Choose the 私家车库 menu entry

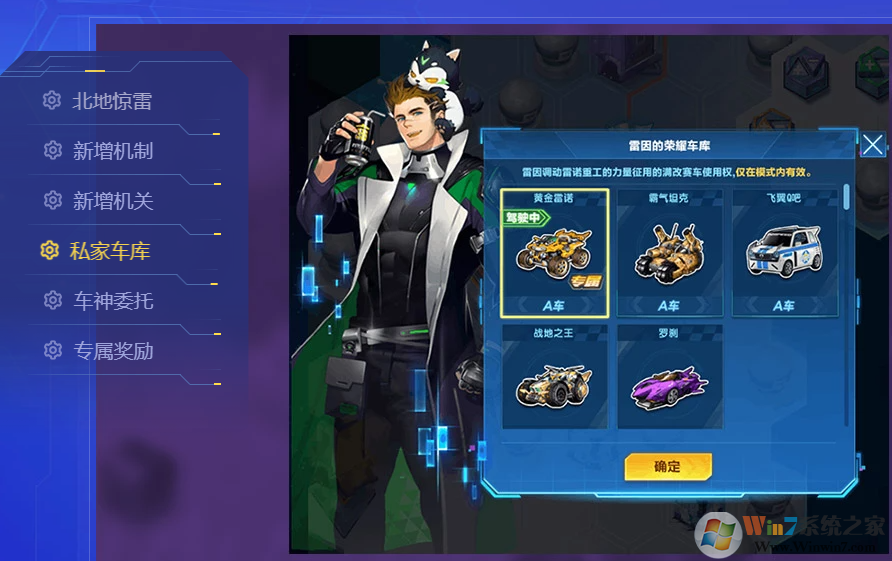point(109,251)
